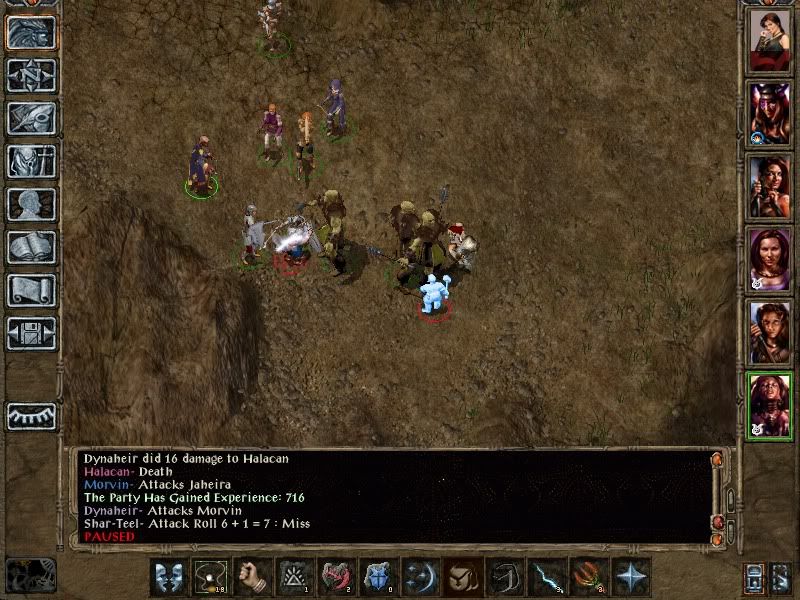Click the return to game face button
800x600 pixels.
pos(31,32)
